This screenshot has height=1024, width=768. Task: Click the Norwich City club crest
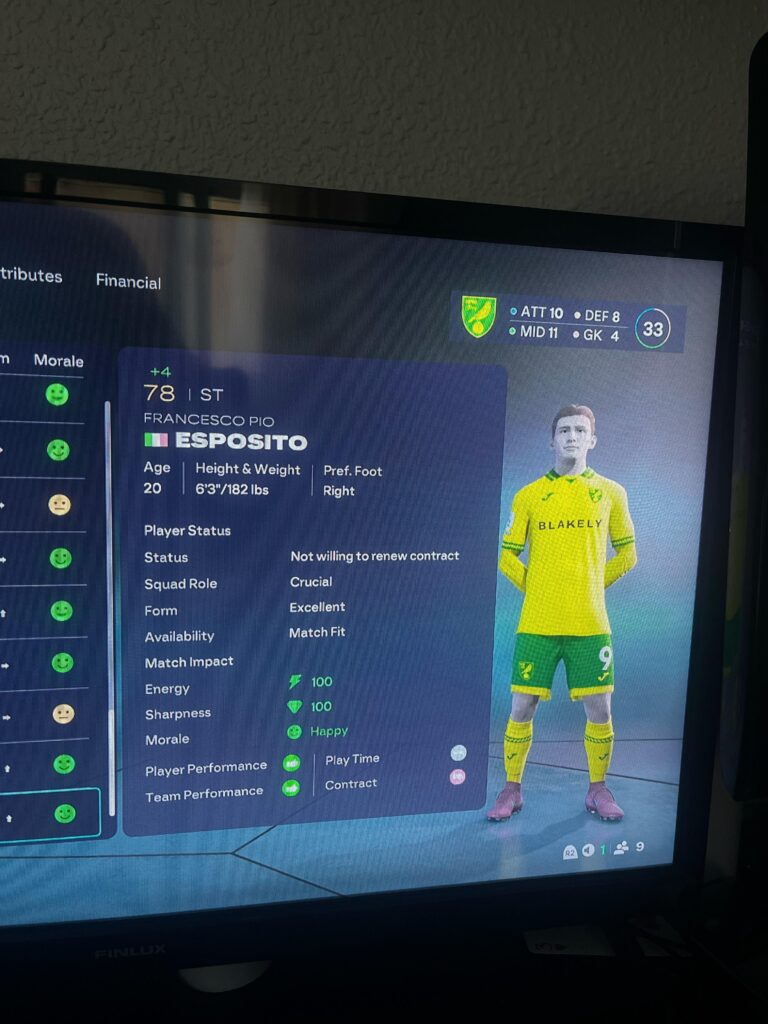pyautogui.click(x=478, y=318)
